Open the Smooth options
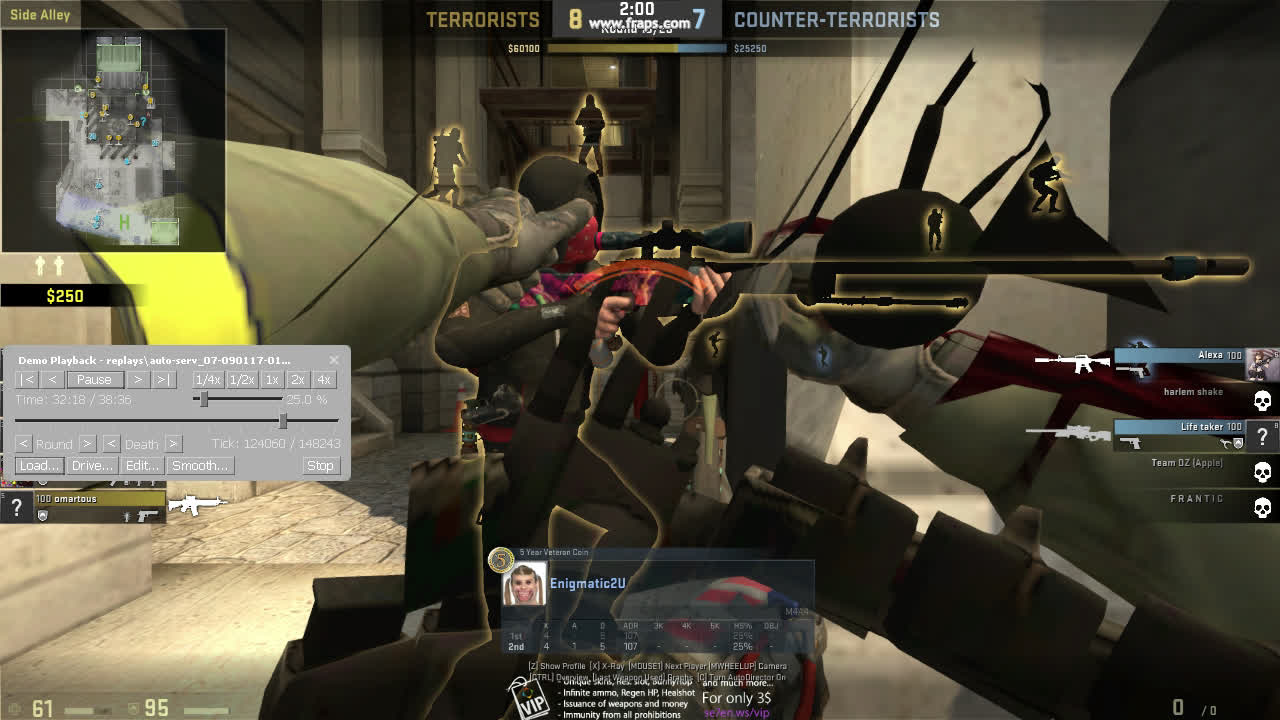The width and height of the screenshot is (1280, 720). 200,466
